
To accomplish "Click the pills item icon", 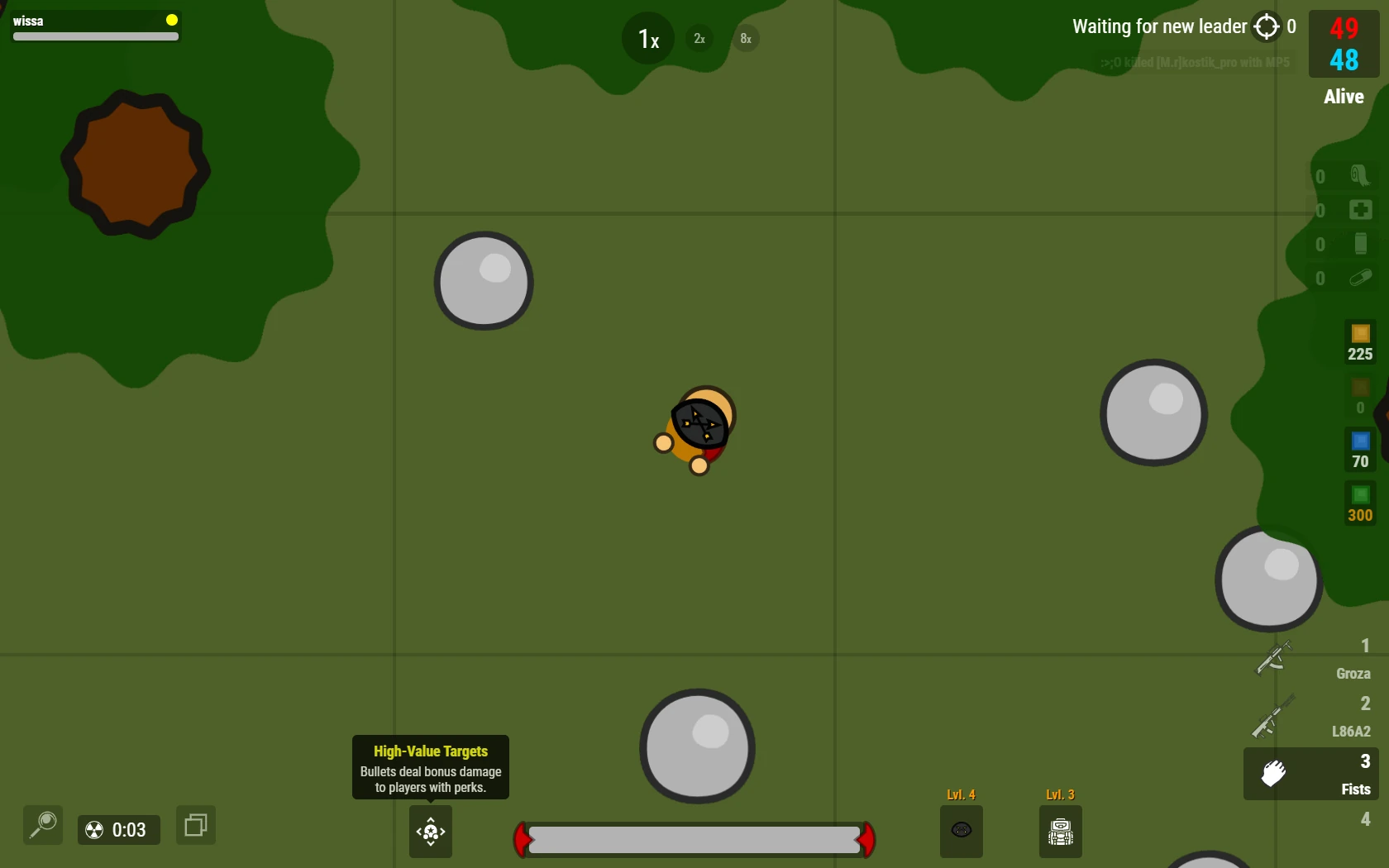I will 1361,279.
